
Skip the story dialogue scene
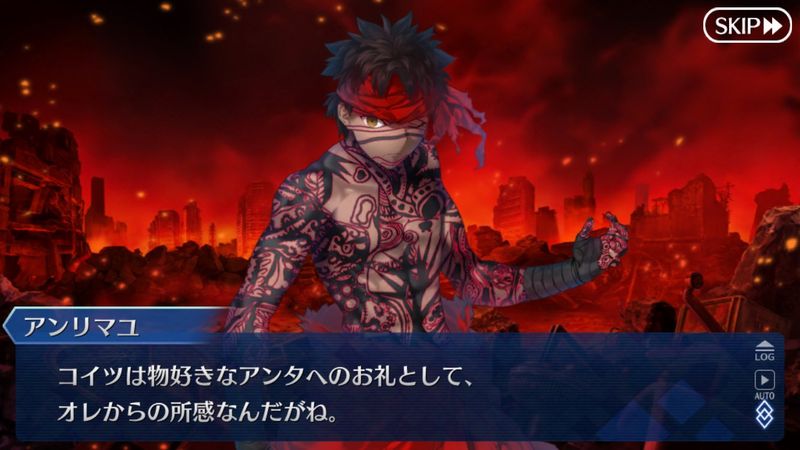point(747,25)
